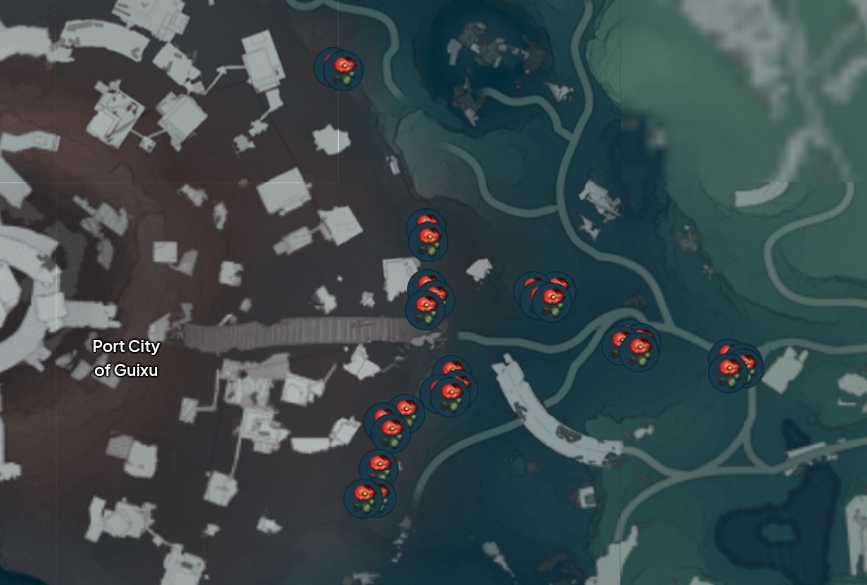This screenshot has width=867, height=585.
Task: Select the flower marker at the bridge's east end
Action: (x=427, y=305)
